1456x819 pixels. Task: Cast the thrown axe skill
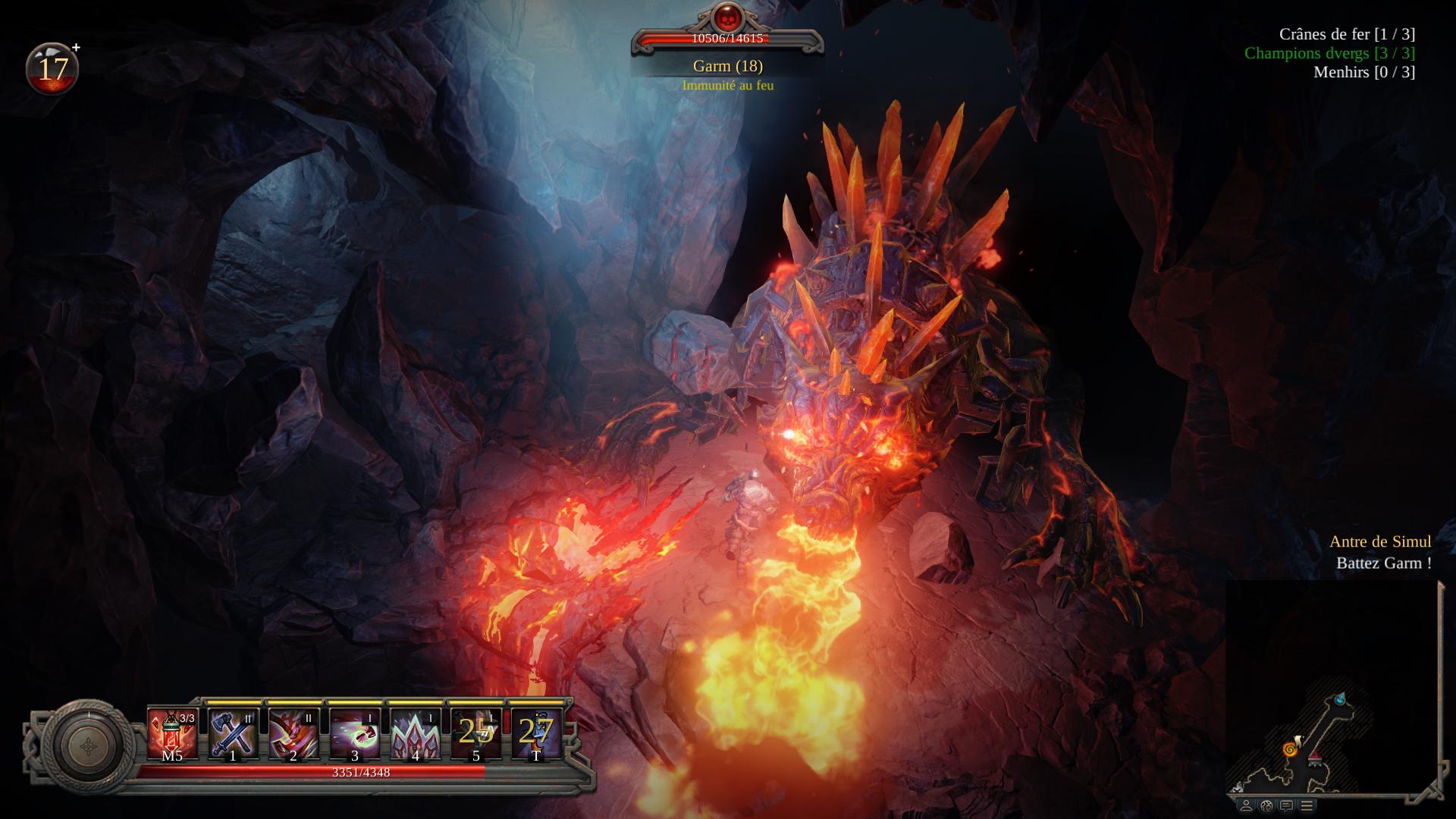pyautogui.click(x=354, y=733)
